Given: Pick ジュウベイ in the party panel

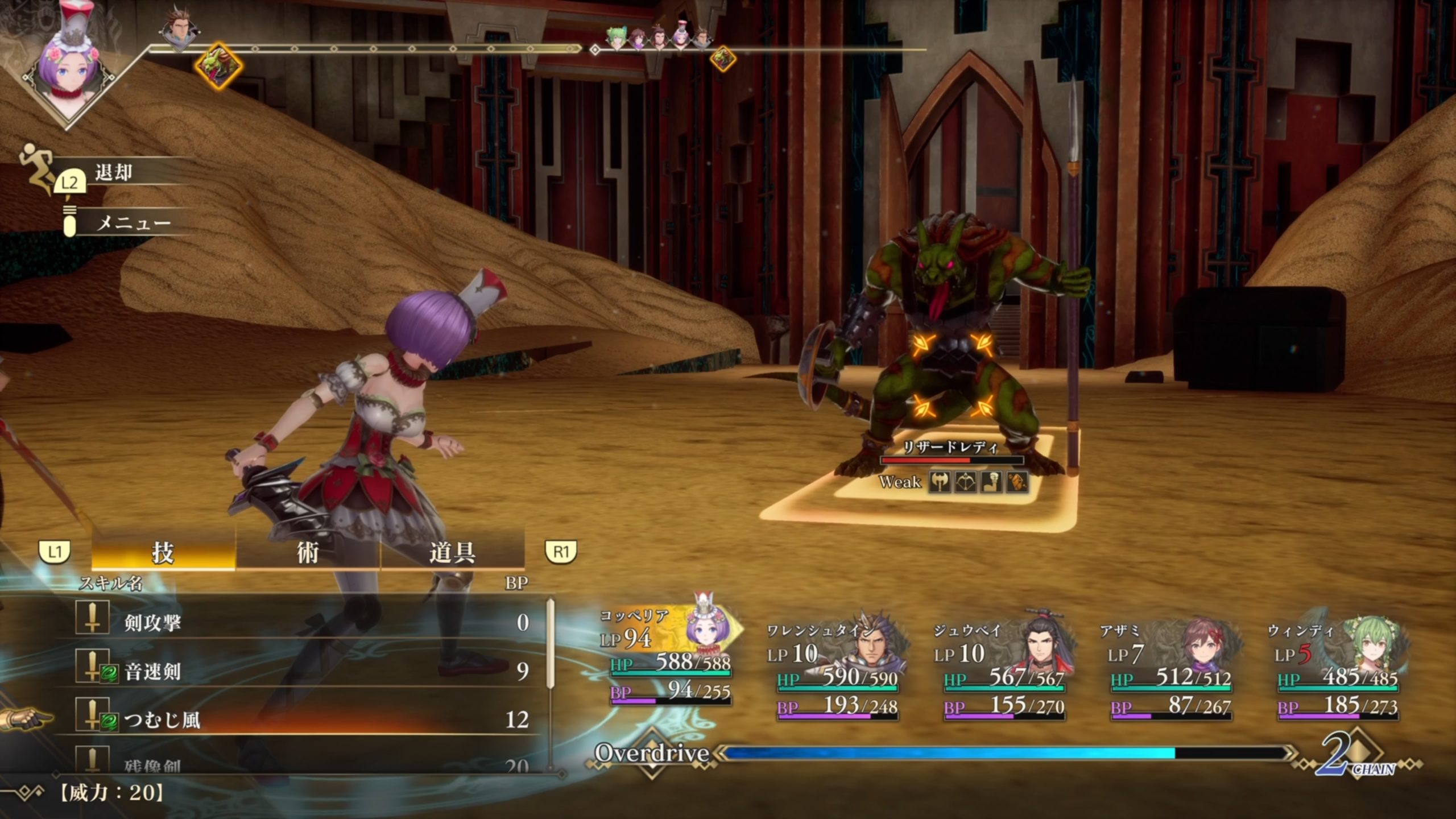Looking at the screenshot, I should coord(1004,671).
